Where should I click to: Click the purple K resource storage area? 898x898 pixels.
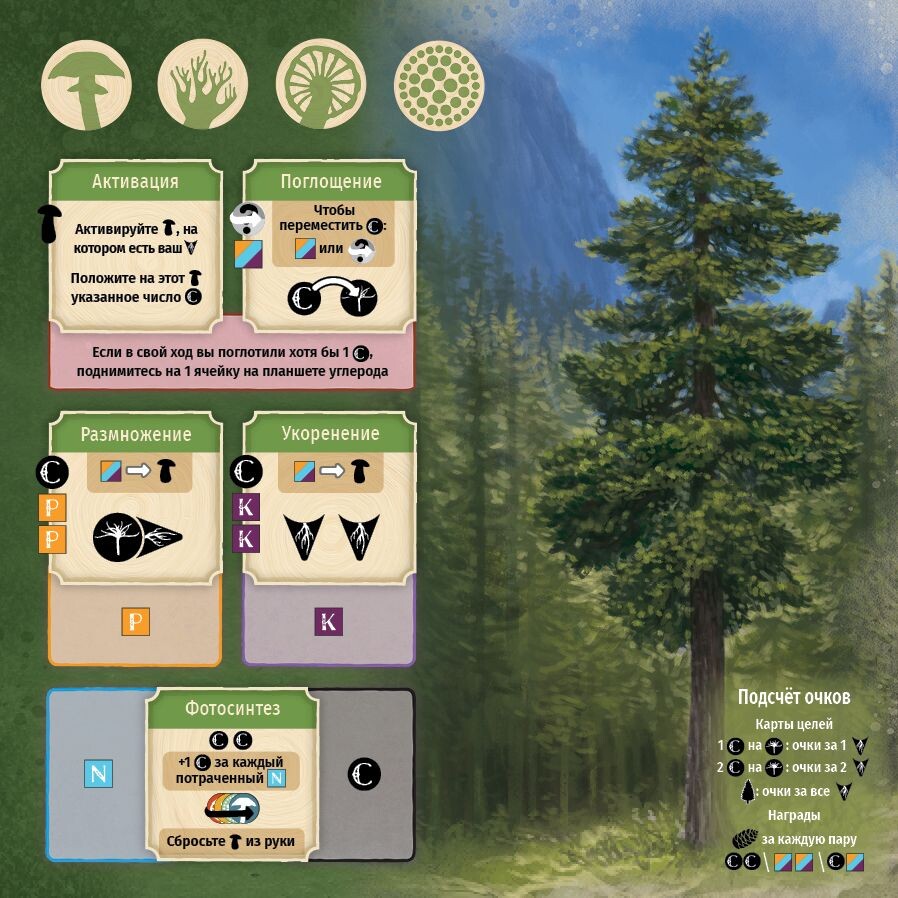(329, 624)
